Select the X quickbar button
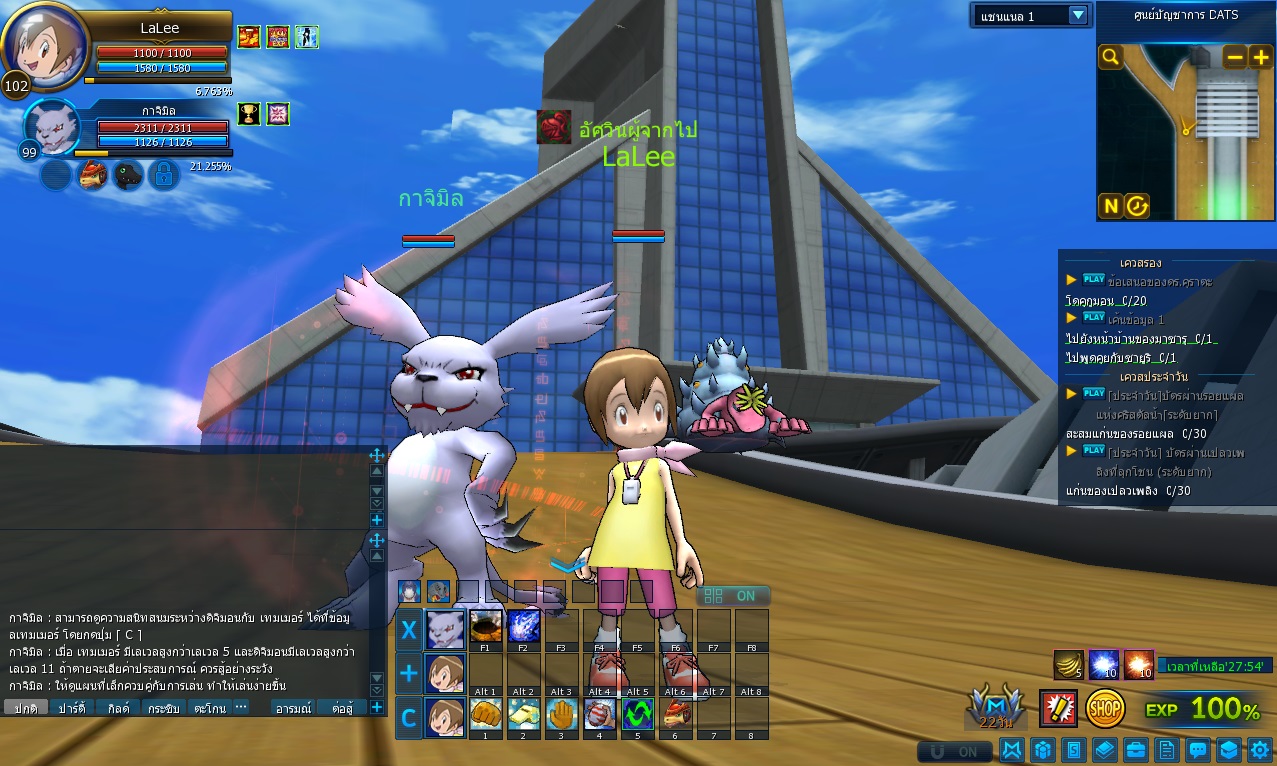 click(409, 630)
